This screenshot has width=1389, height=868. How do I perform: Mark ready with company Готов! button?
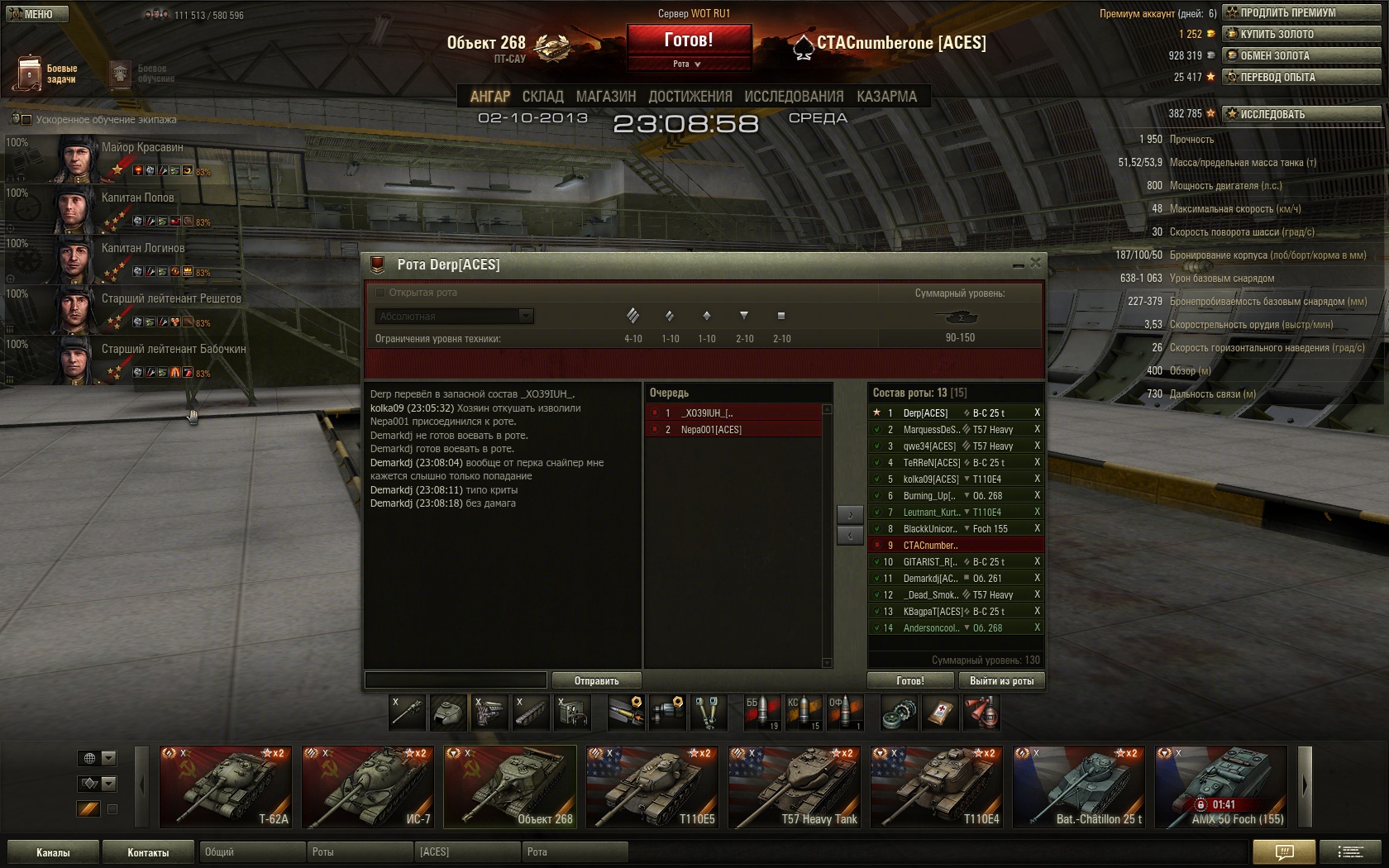[x=909, y=680]
